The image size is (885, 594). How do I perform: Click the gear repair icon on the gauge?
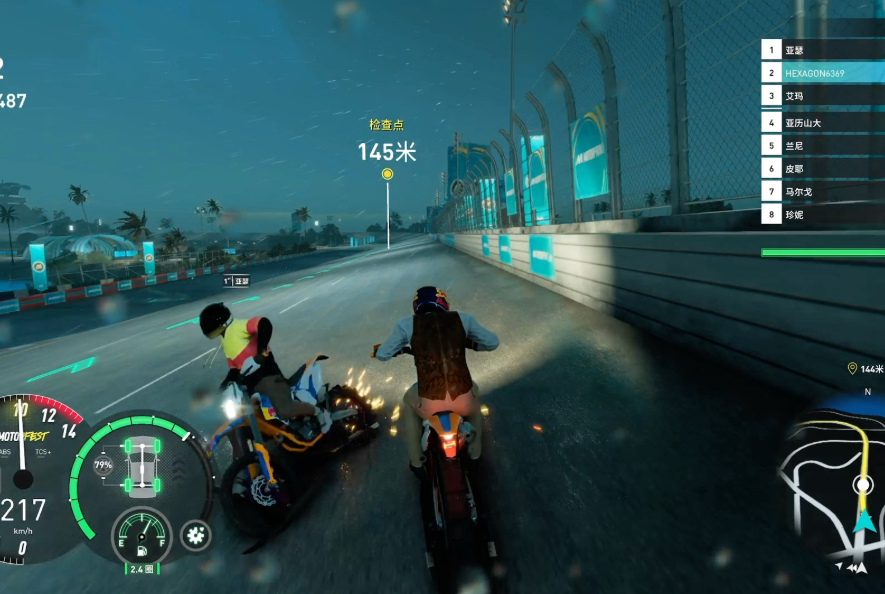tap(195, 535)
